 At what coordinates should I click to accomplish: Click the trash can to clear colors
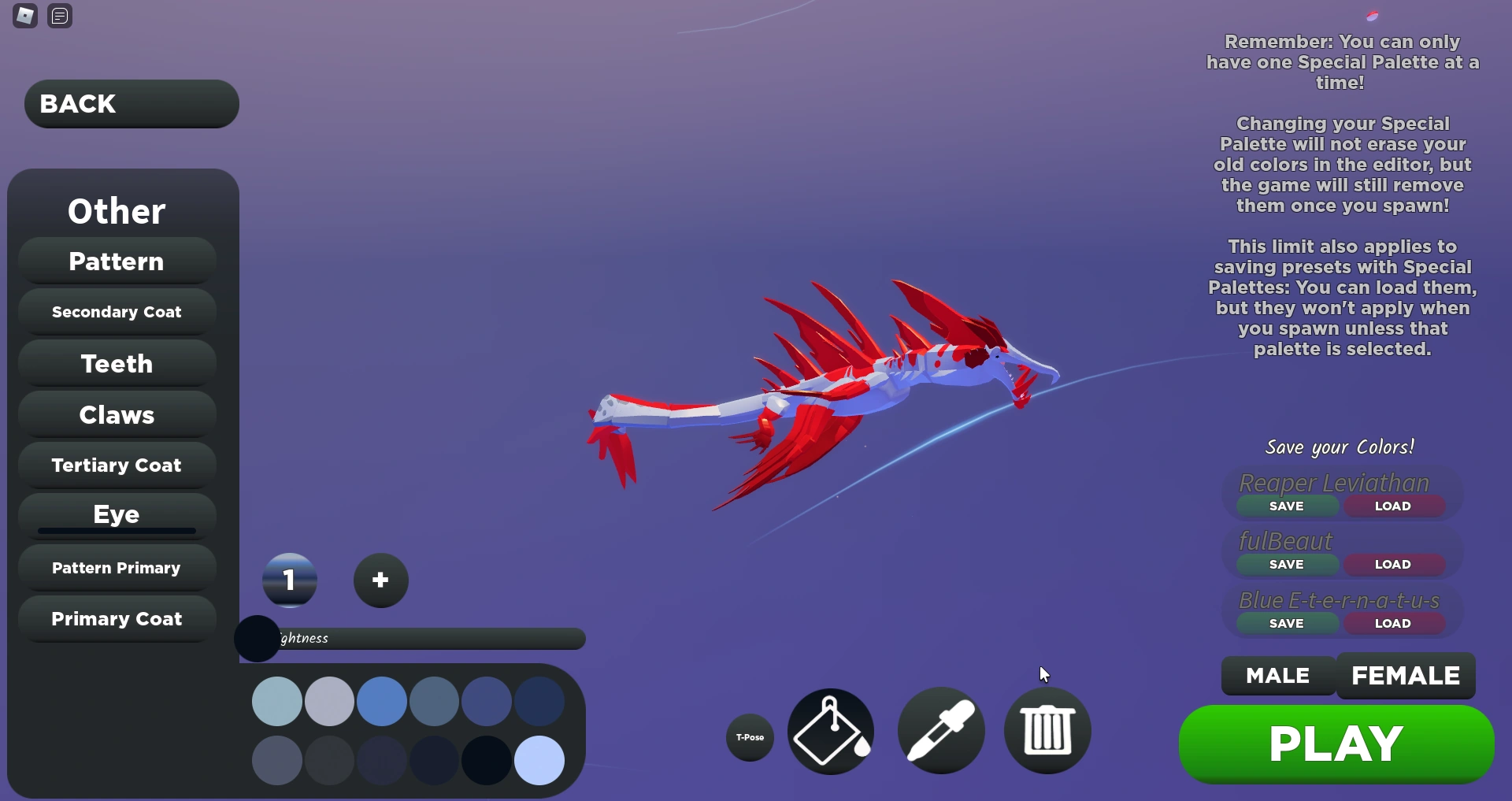click(x=1047, y=730)
